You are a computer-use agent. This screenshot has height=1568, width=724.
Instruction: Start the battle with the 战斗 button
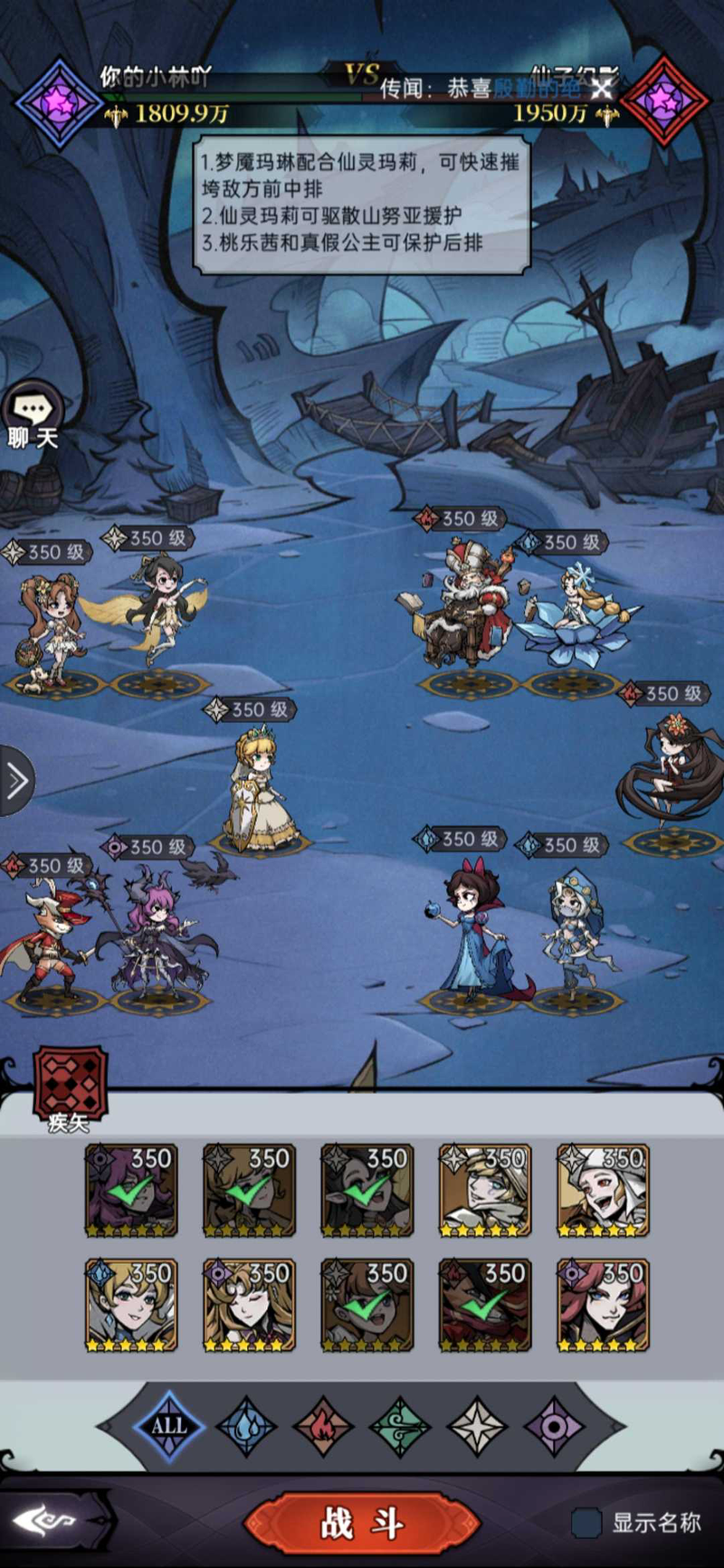[361, 1523]
